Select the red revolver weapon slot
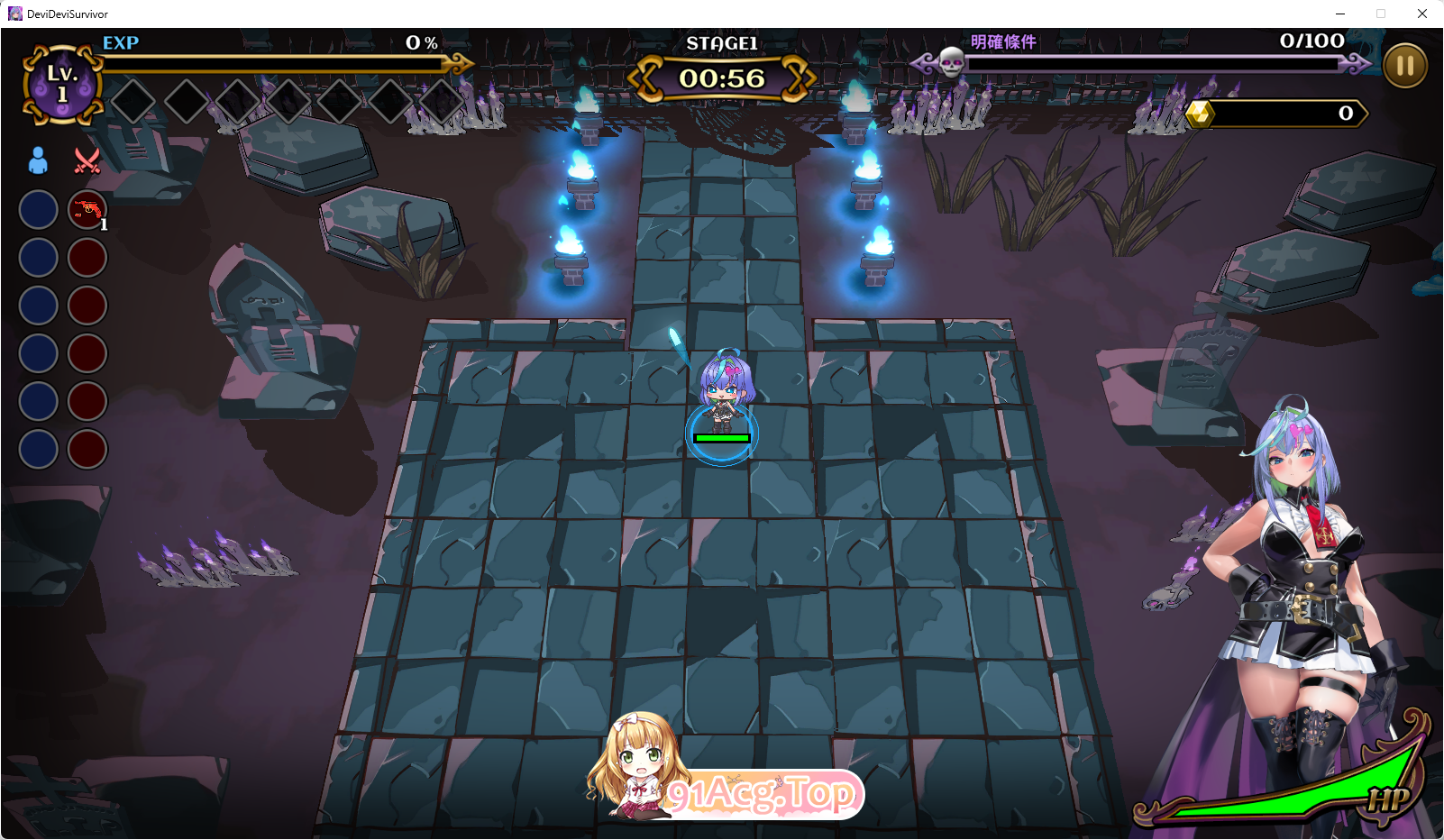The width and height of the screenshot is (1444, 840). coord(87,209)
